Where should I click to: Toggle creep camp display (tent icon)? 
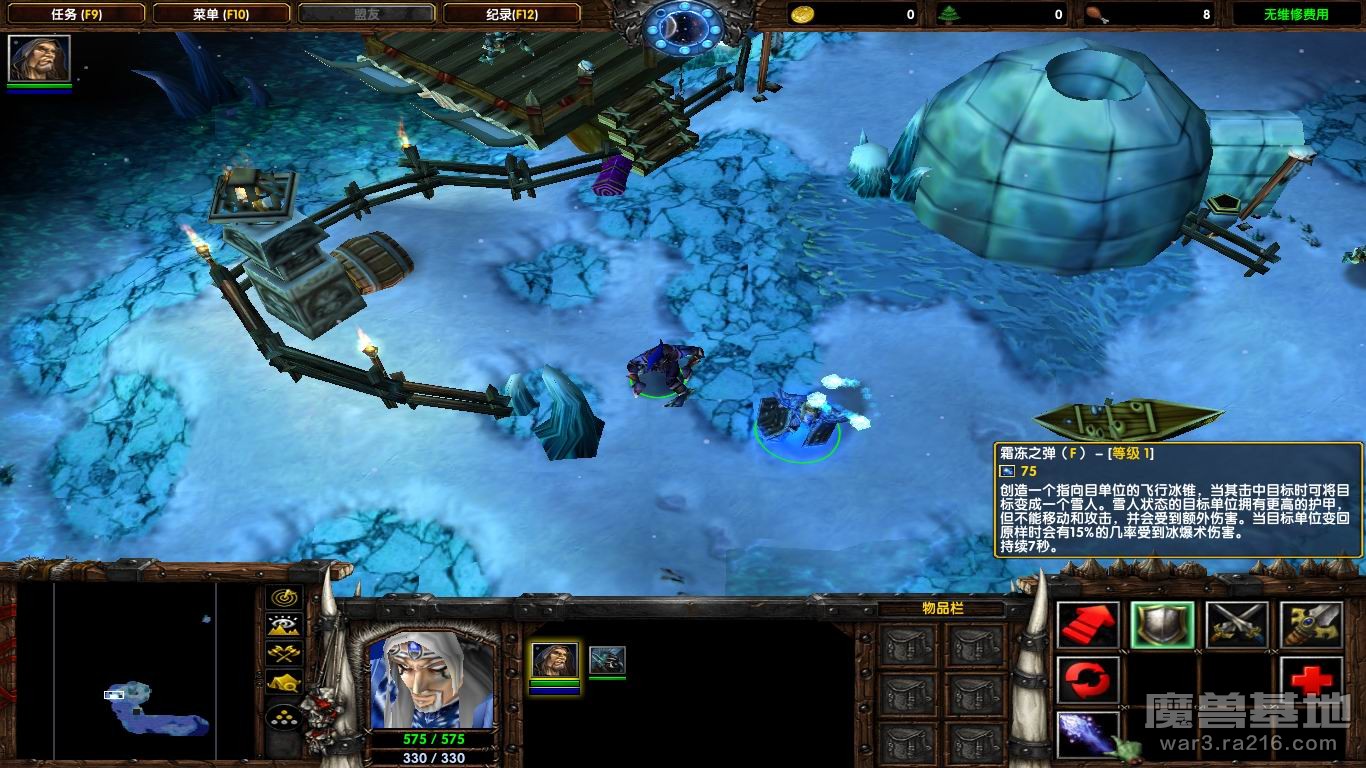[x=283, y=682]
